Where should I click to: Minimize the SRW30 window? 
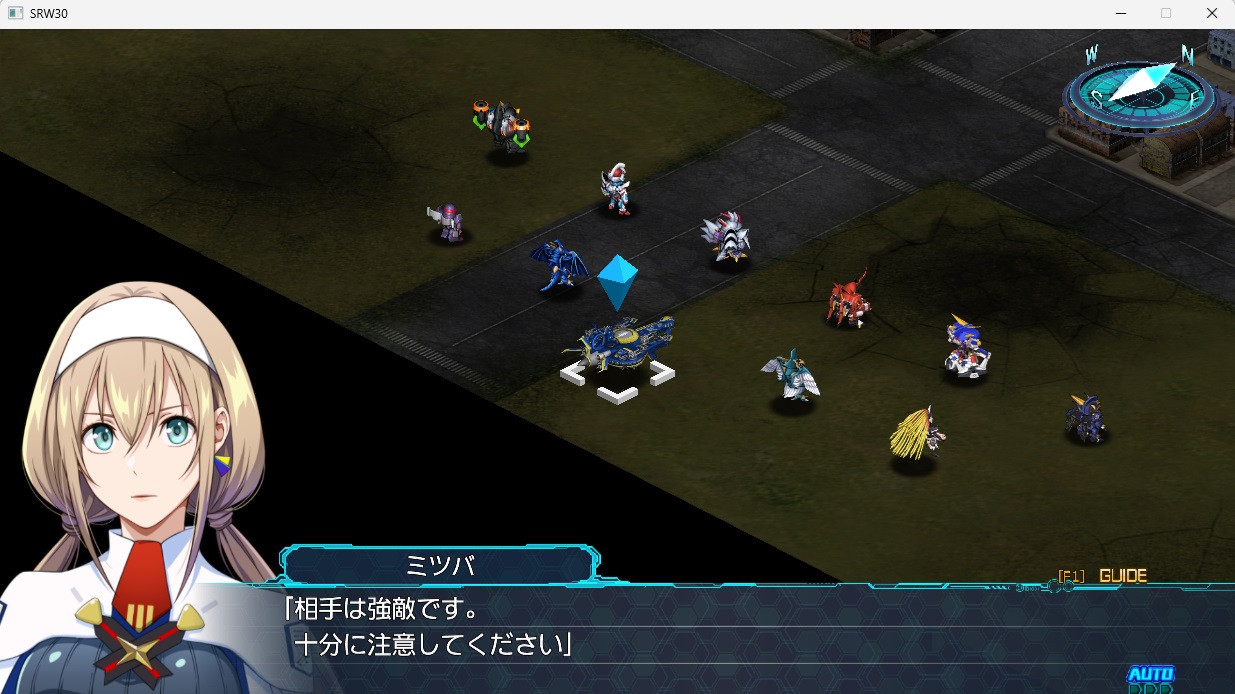(x=1120, y=14)
